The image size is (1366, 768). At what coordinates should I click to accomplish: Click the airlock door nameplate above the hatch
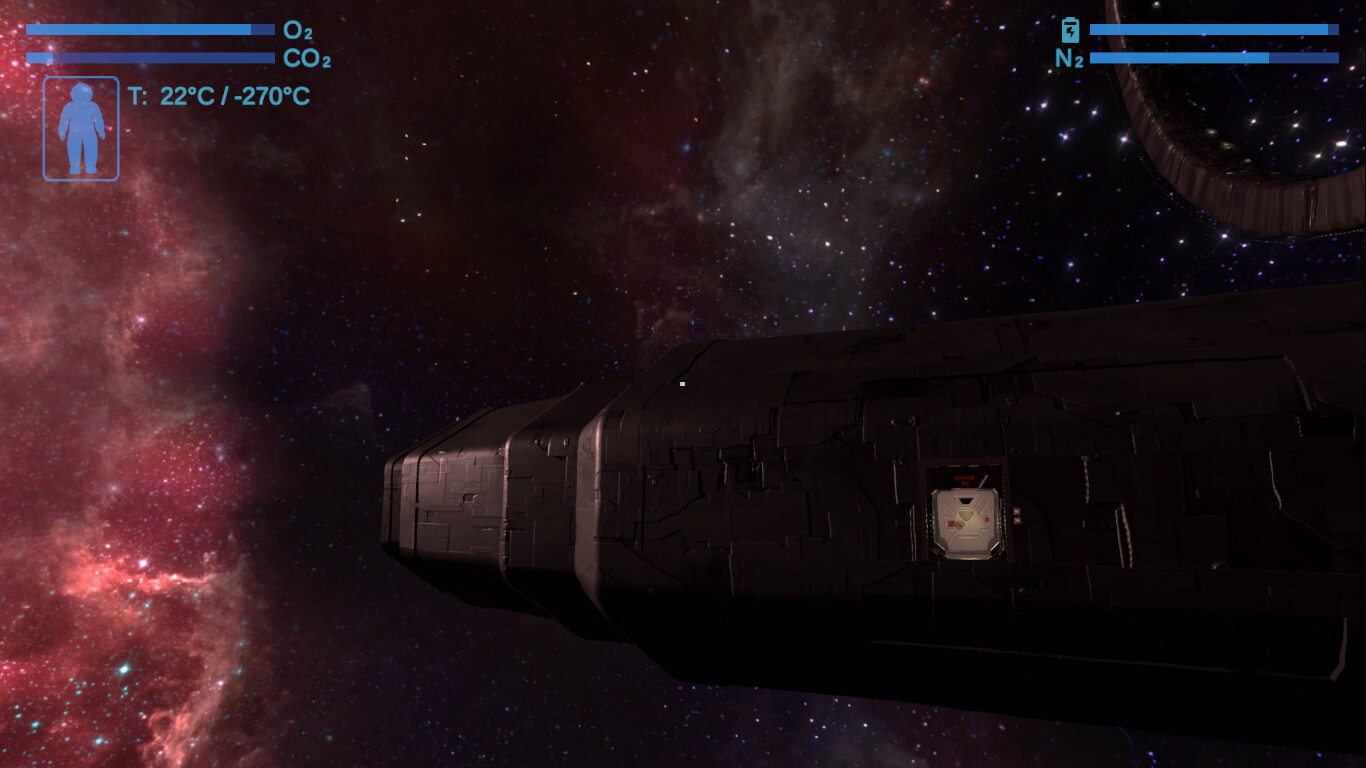coord(964,479)
